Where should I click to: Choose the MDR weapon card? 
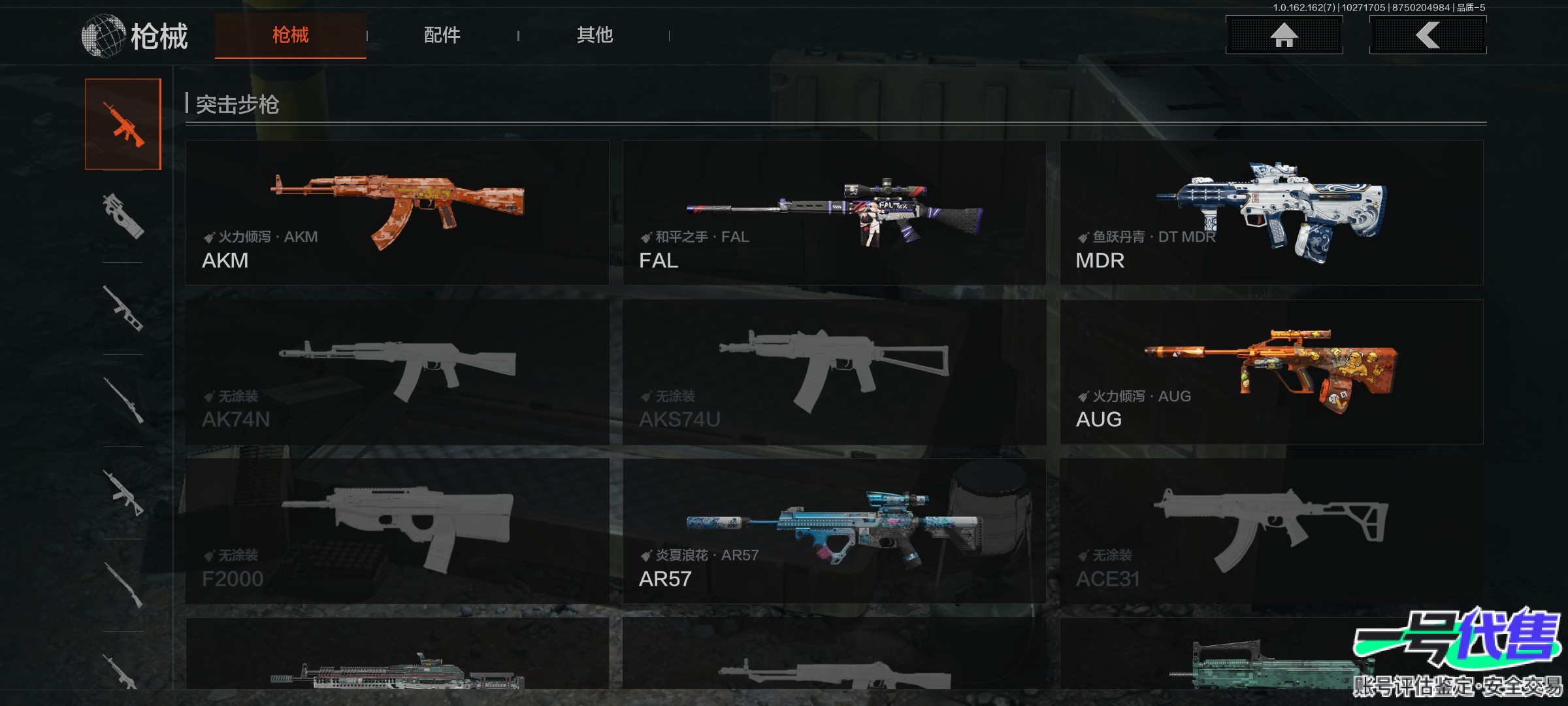[x=1271, y=212]
